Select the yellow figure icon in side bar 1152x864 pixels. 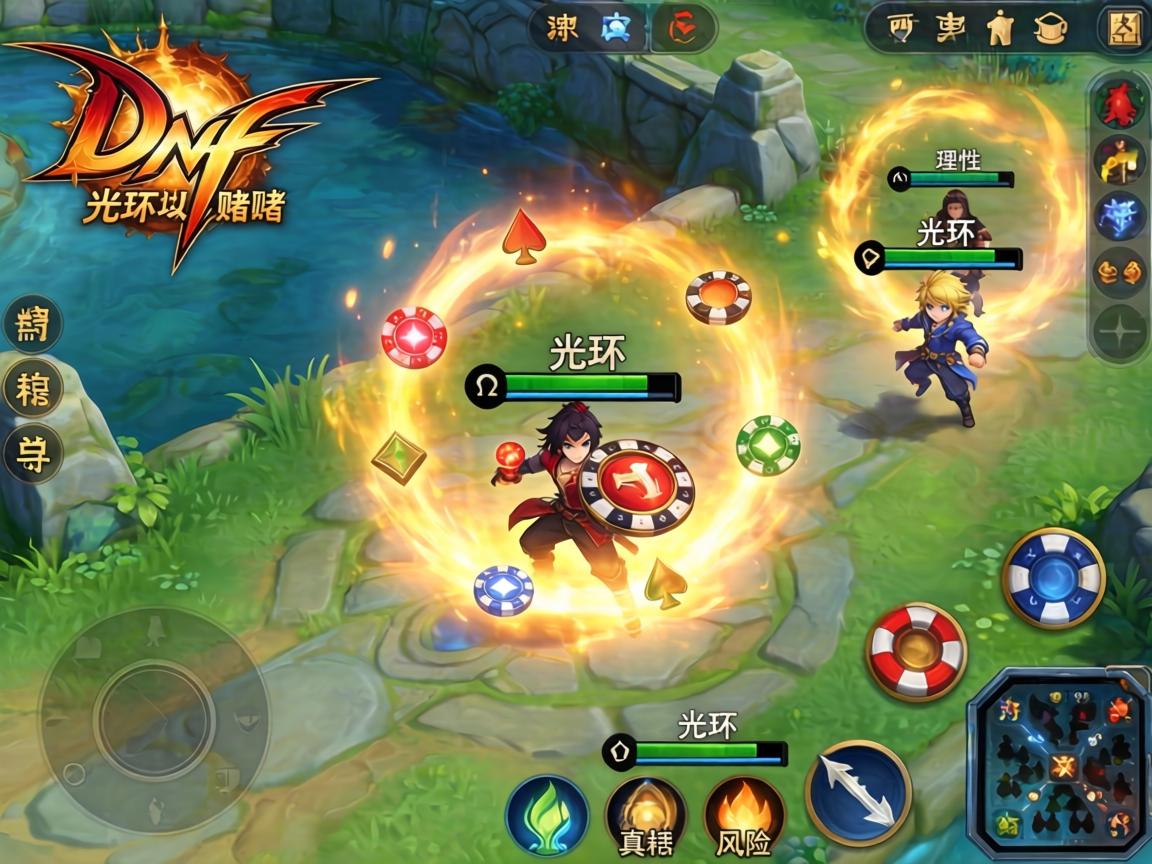click(1119, 160)
